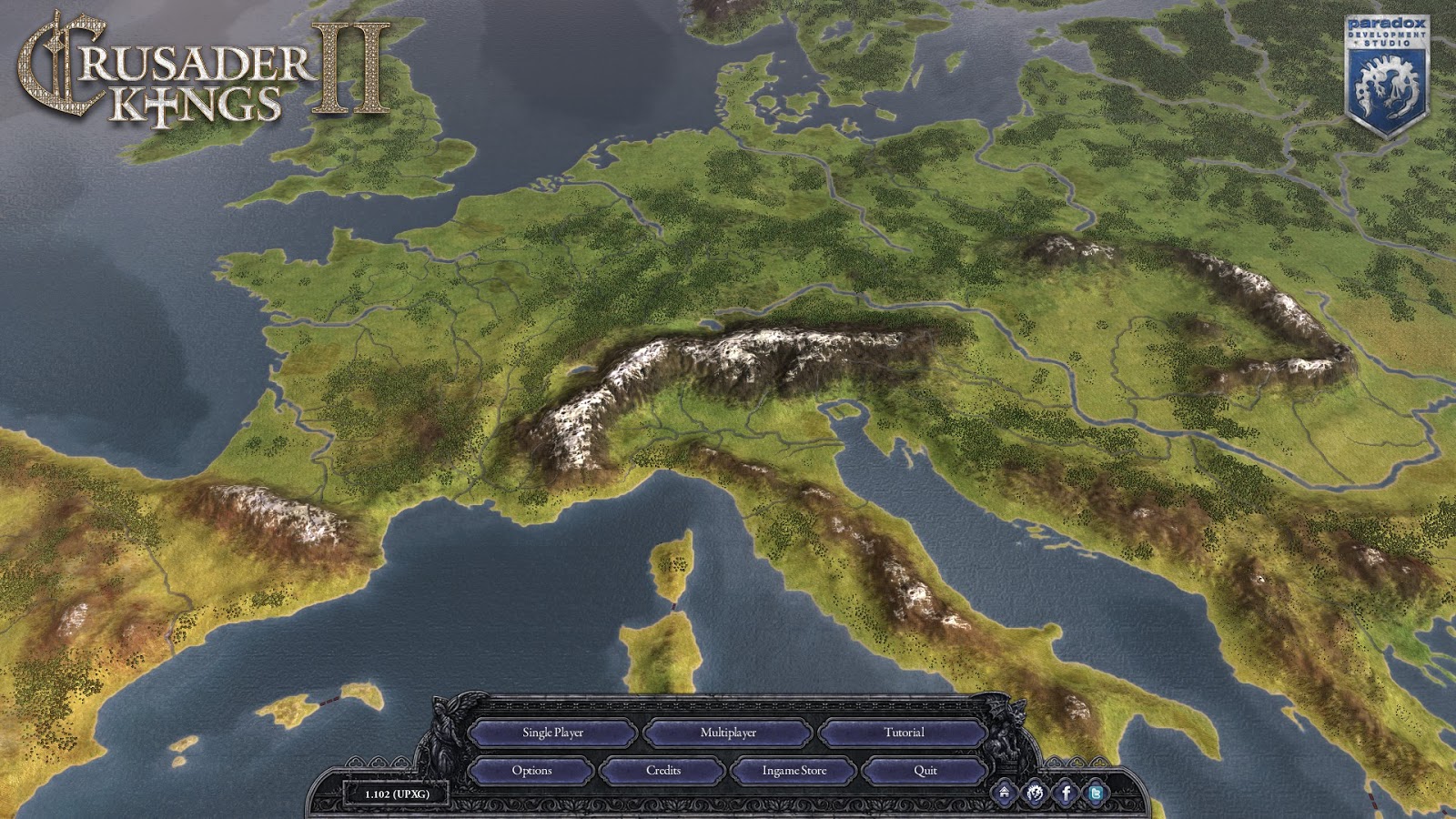Open the Options menu
Viewport: 1456px width, 819px height.
[x=531, y=771]
